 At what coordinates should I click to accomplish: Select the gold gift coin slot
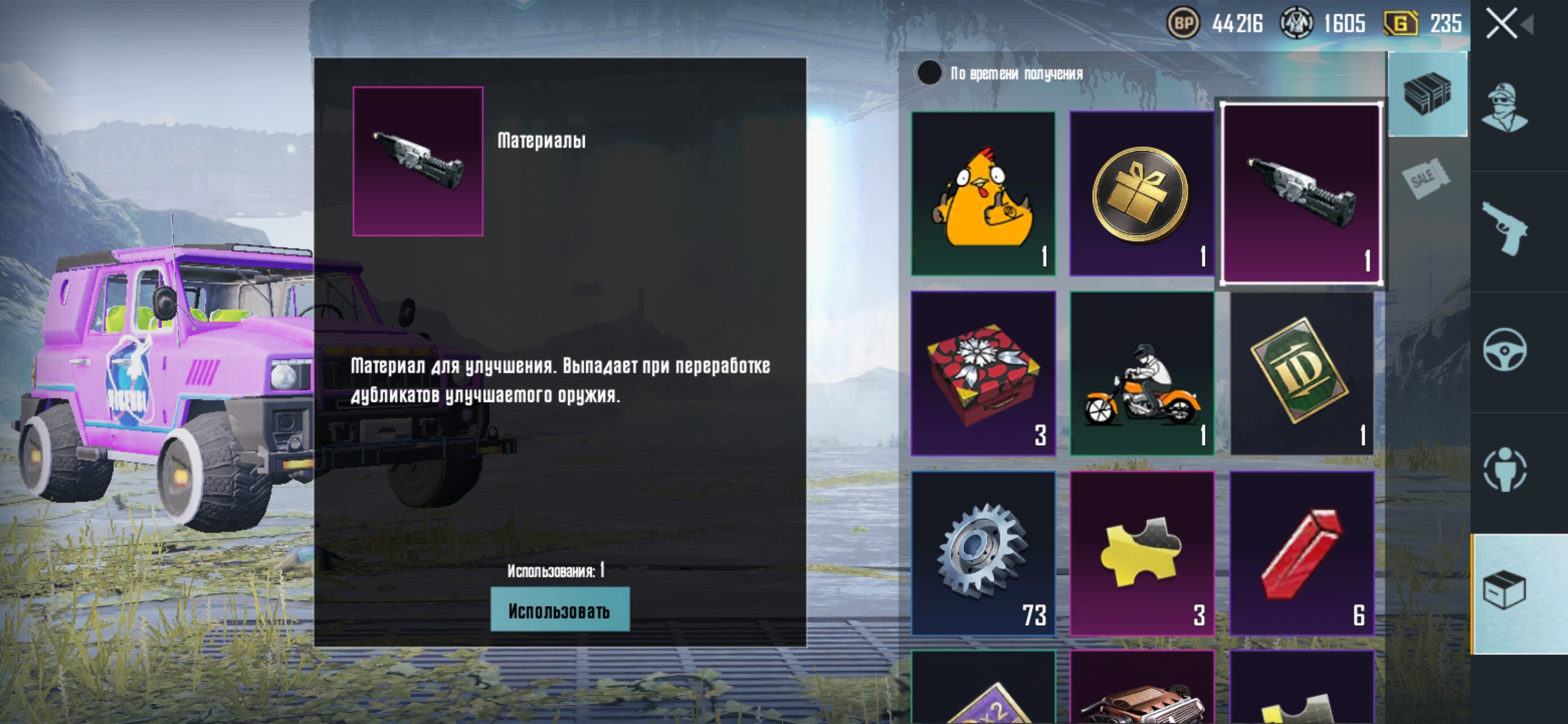[1141, 194]
